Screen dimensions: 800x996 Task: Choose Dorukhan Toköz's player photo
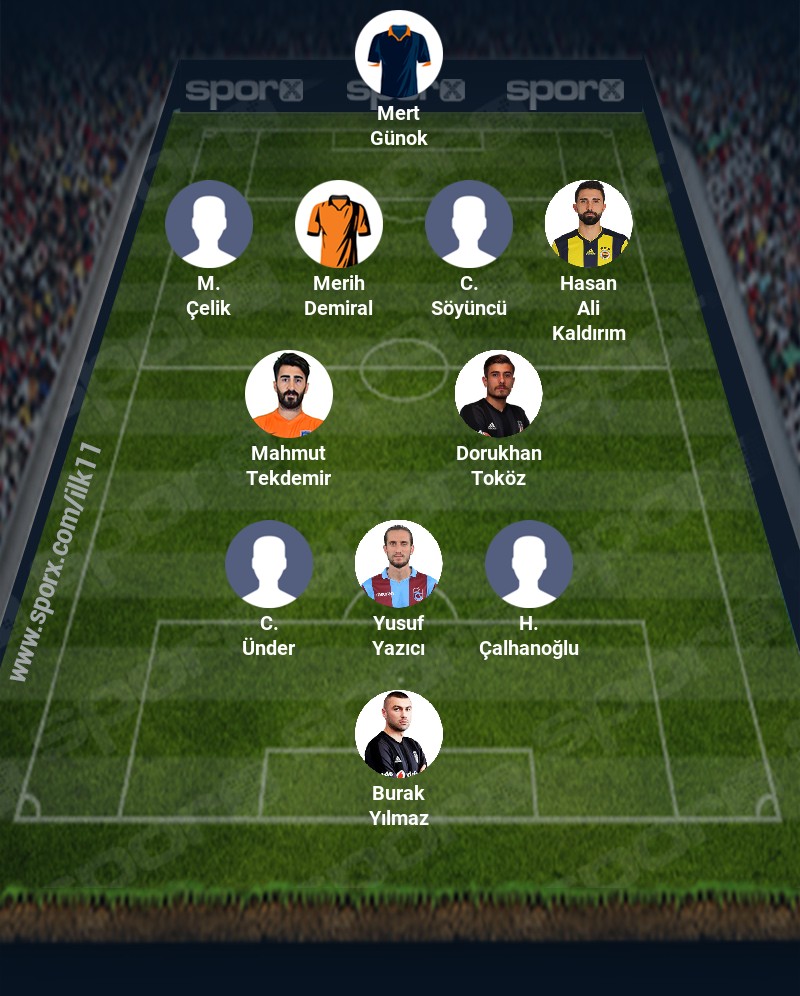499,394
